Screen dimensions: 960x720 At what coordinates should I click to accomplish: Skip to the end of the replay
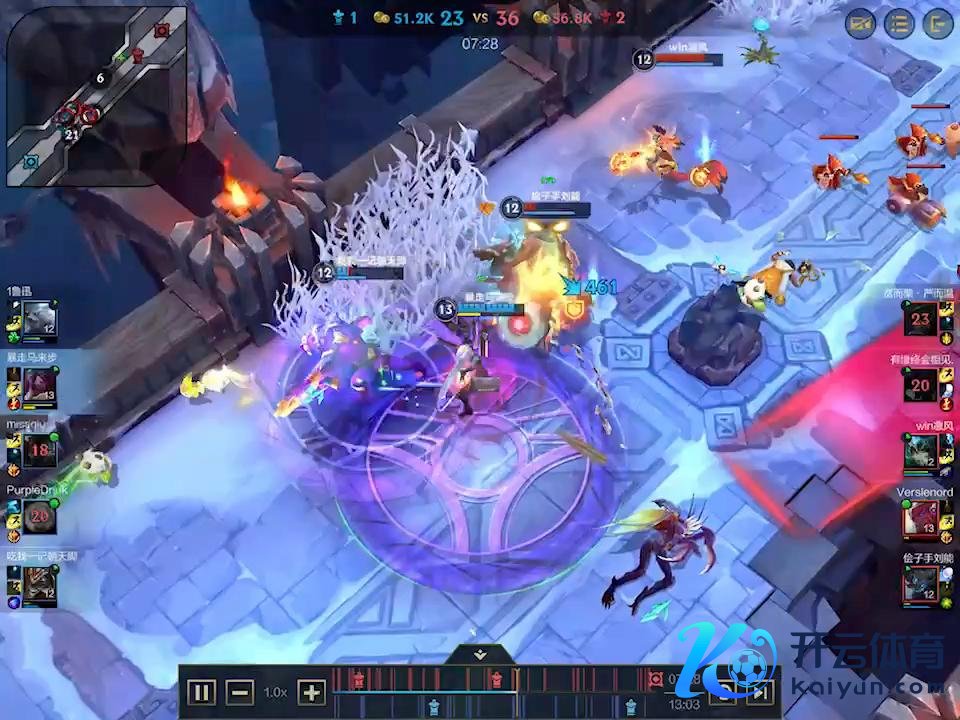[x=760, y=692]
